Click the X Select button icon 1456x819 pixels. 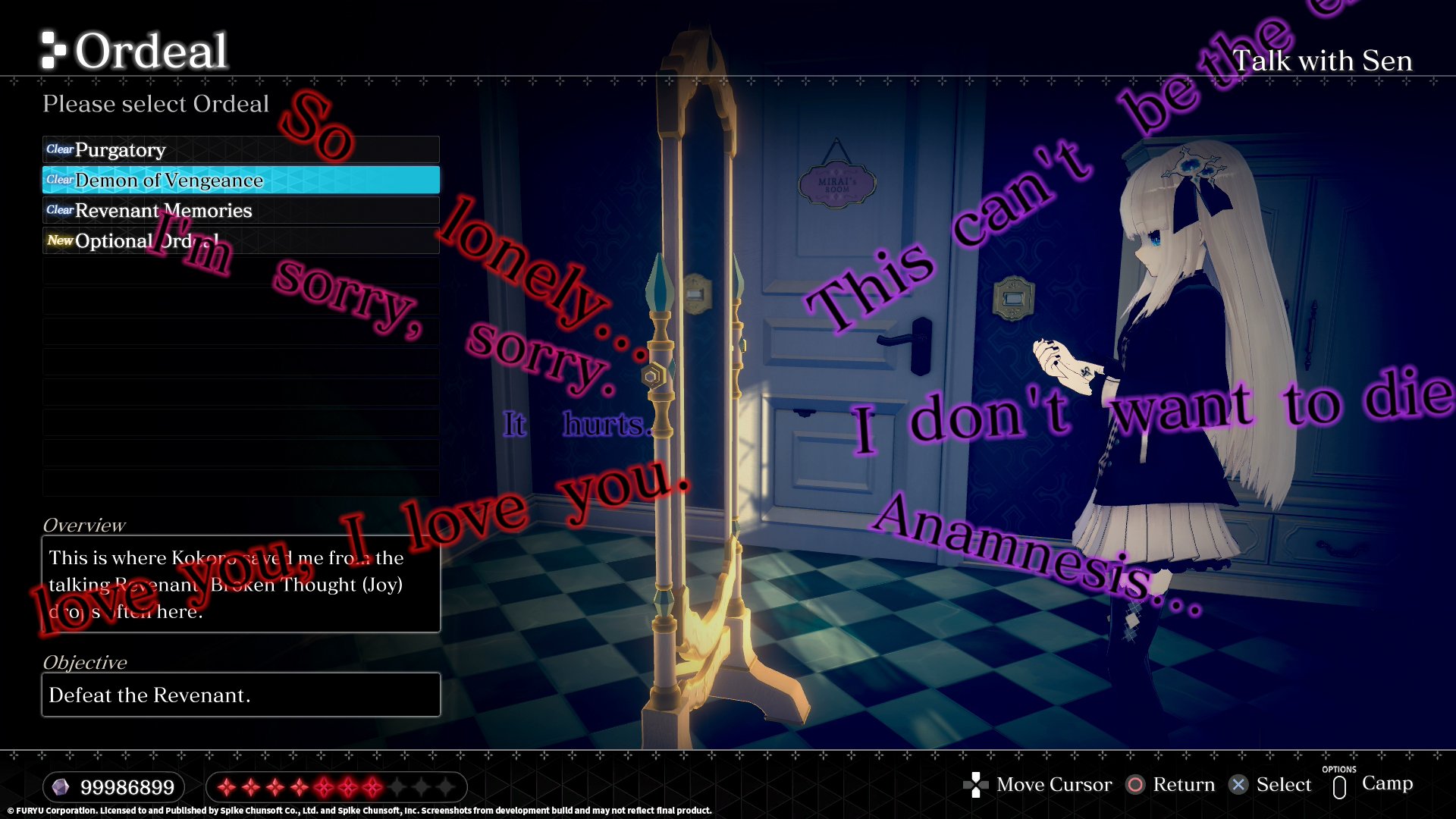[x=1238, y=785]
